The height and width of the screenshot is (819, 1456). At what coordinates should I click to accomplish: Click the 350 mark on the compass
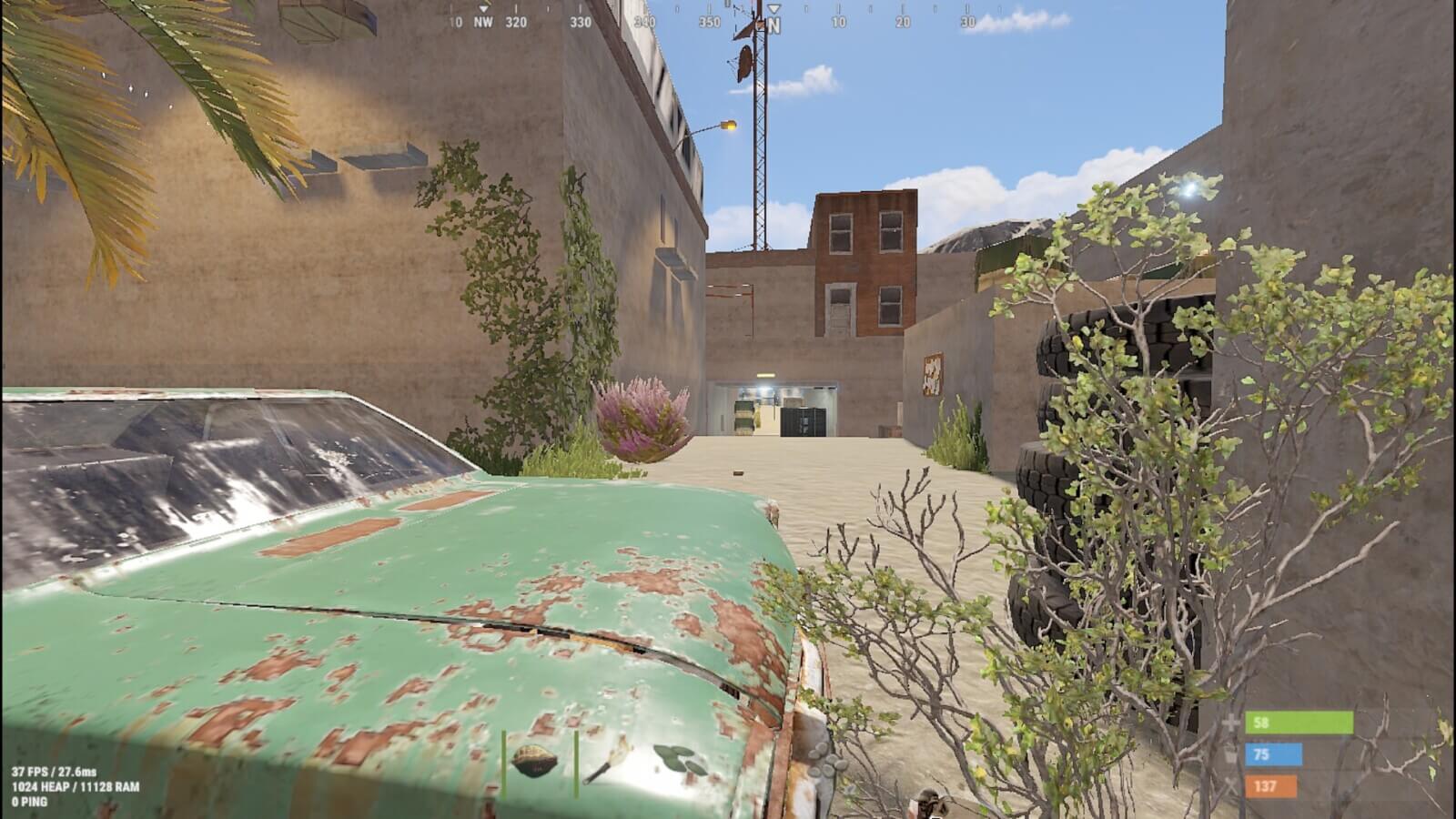point(710,21)
